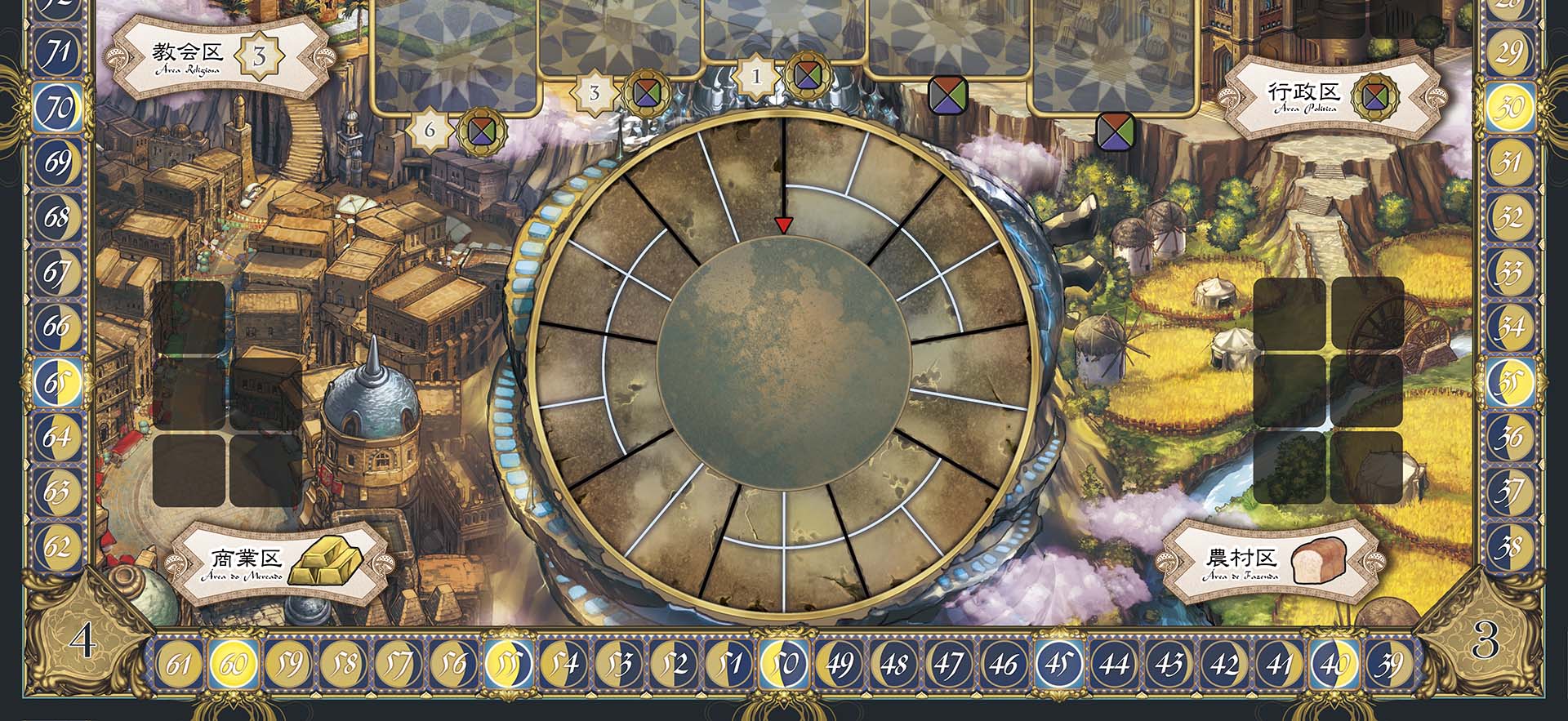
Task: Select the 行政区 administrative area label
Action: (x=1304, y=96)
